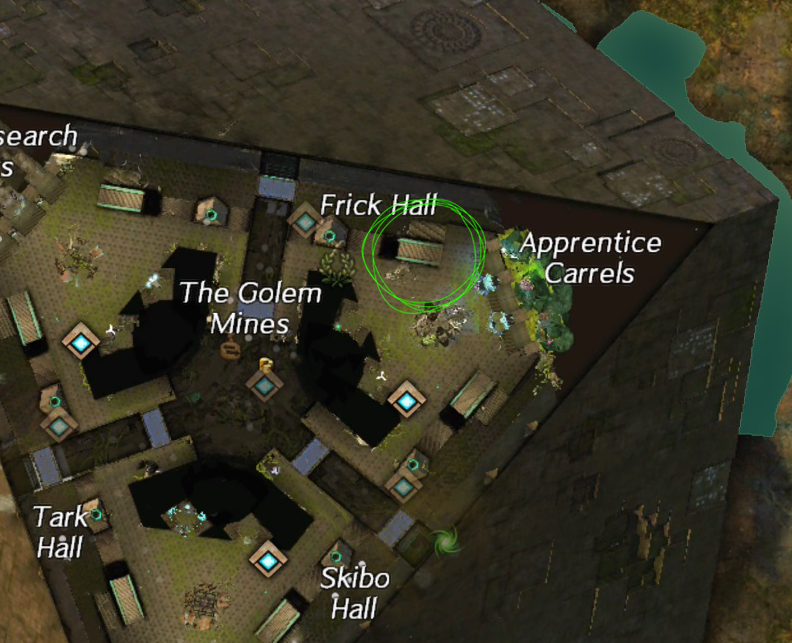
Task: Select the waypoint beside the Frick Hall label
Action: (304, 219)
